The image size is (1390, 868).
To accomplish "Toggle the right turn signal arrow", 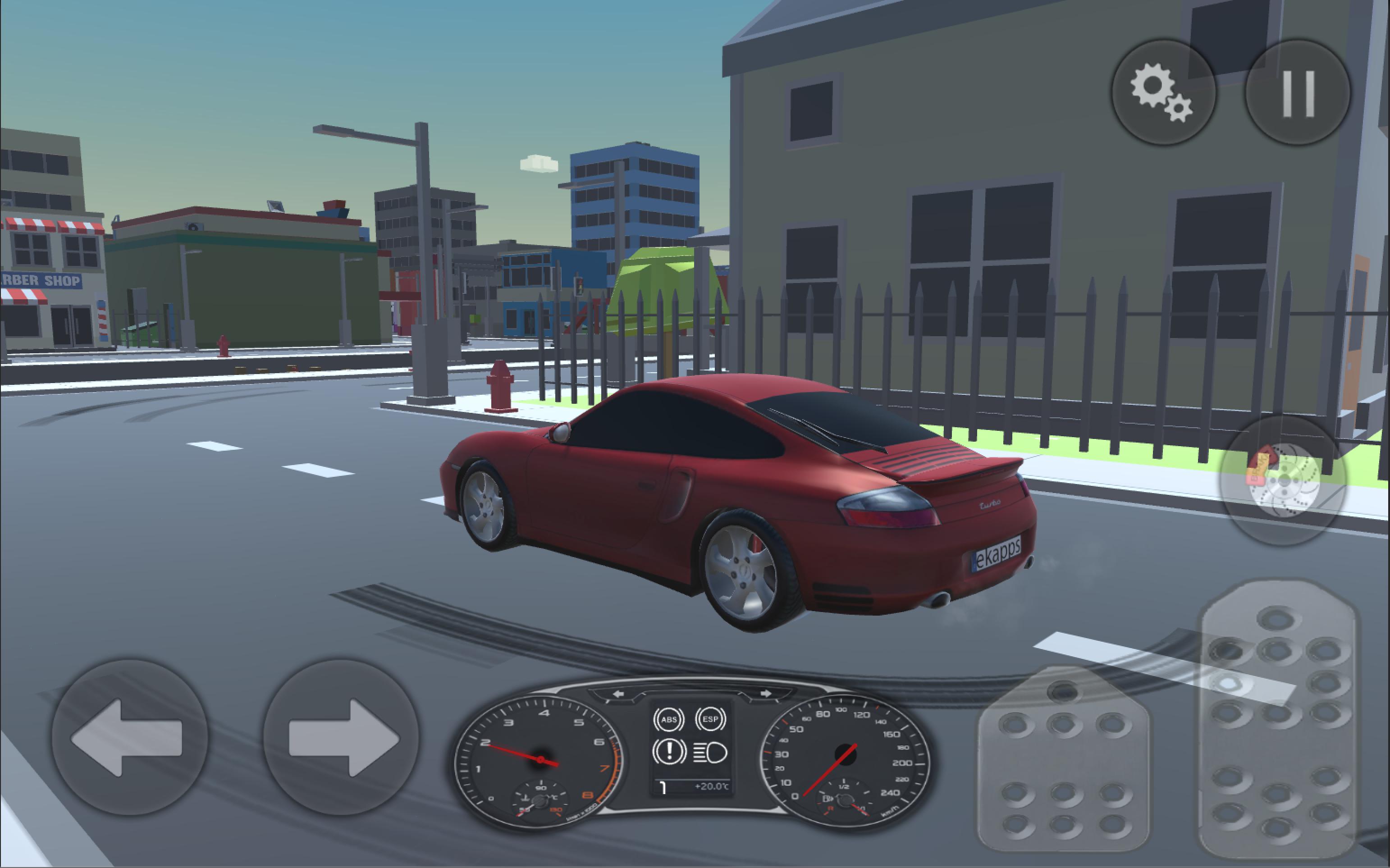I will coord(766,694).
